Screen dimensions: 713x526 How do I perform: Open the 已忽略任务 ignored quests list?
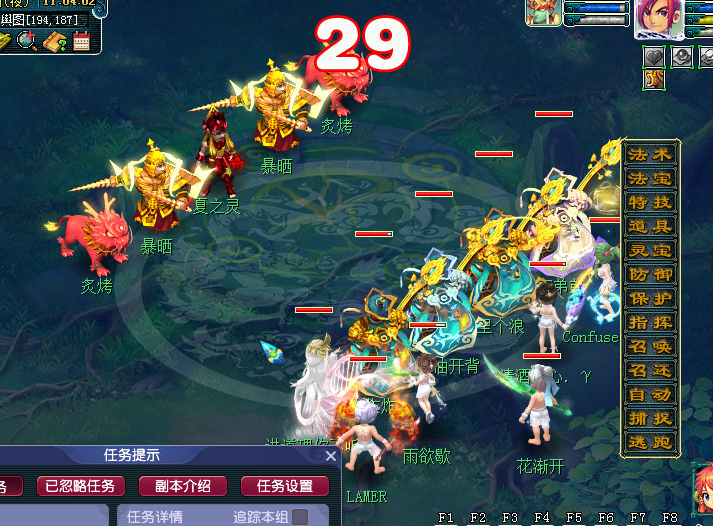click(81, 487)
